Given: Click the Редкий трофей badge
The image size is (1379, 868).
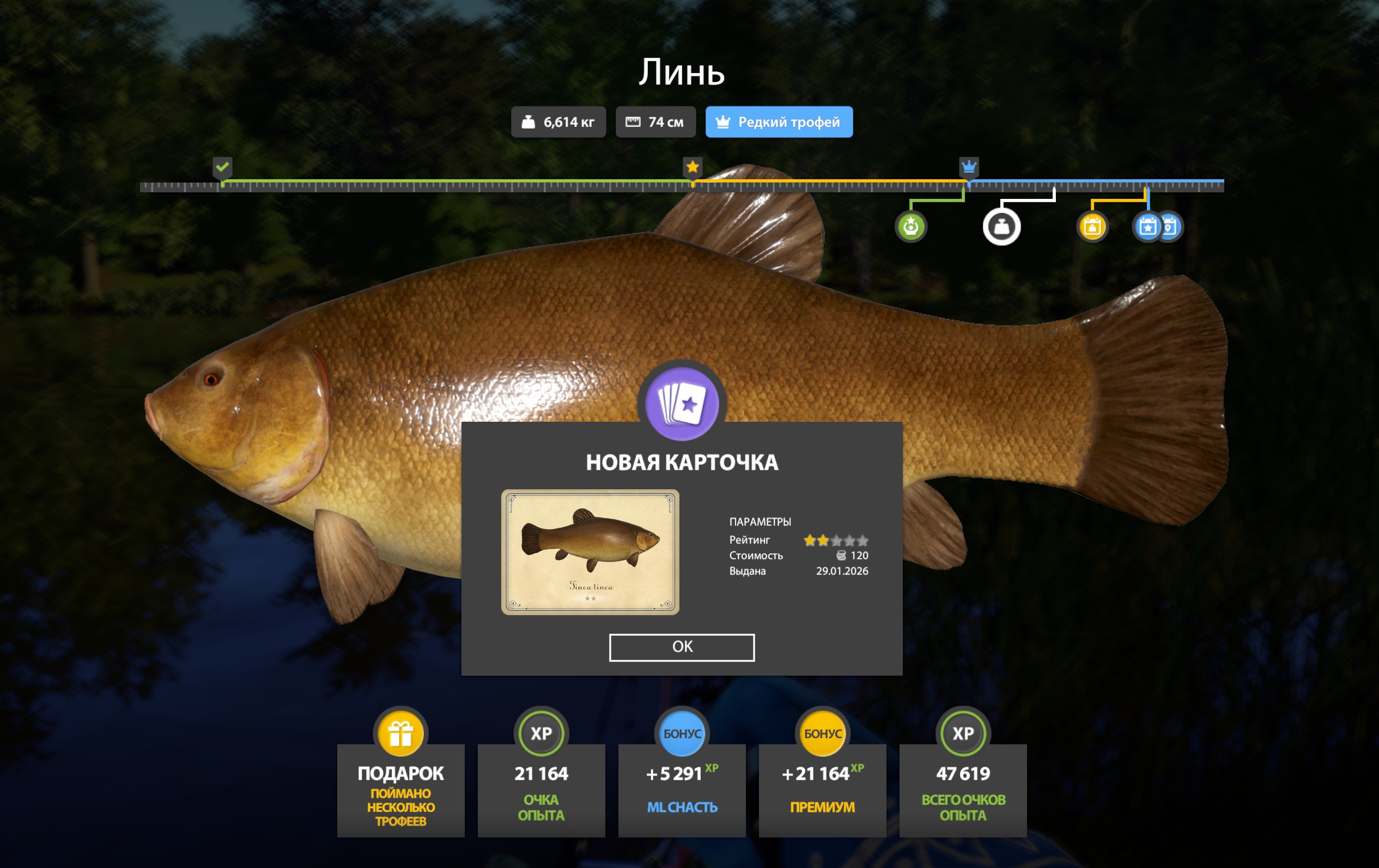Looking at the screenshot, I should [778, 122].
